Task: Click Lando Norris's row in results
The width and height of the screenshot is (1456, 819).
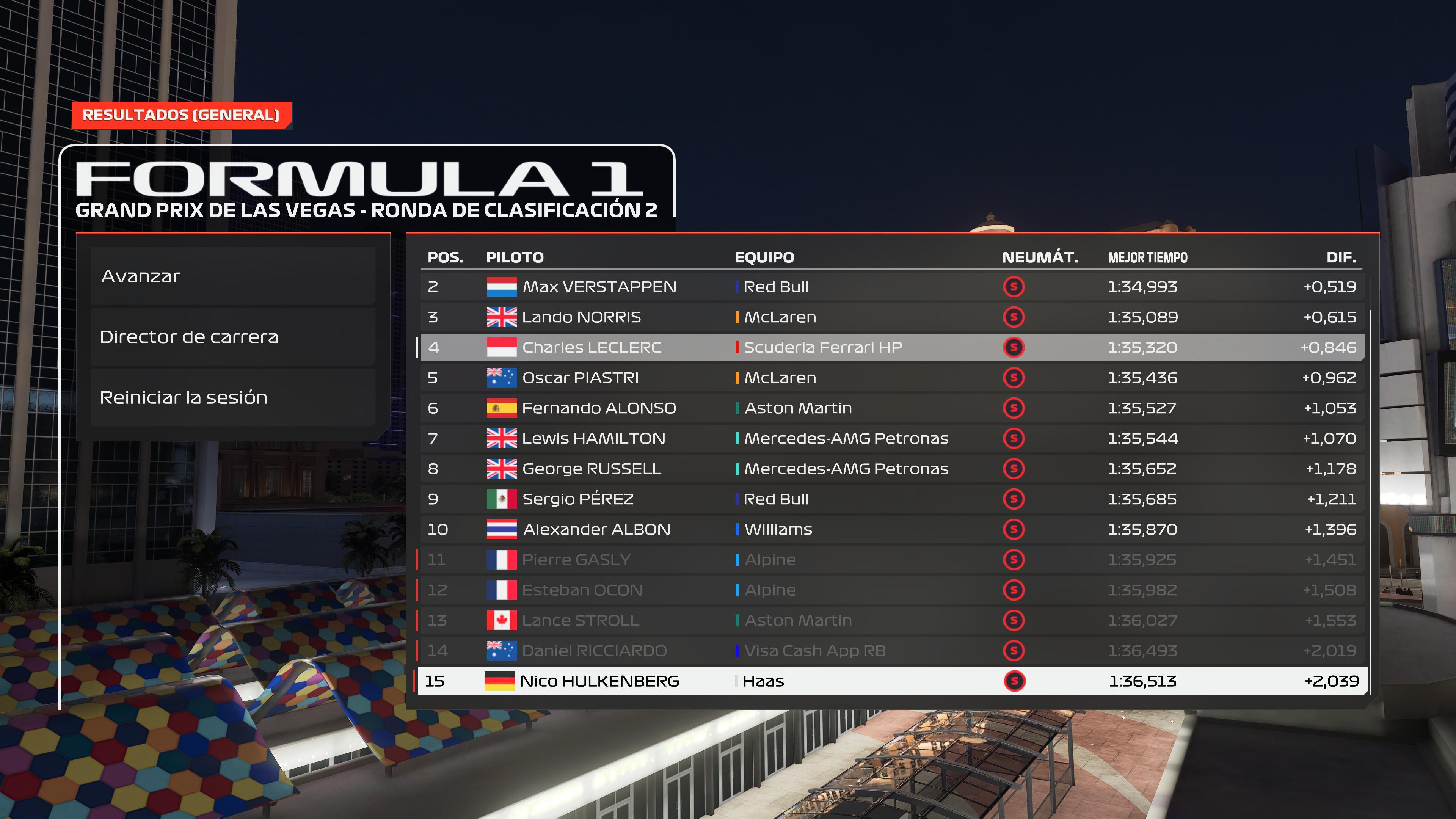Action: pyautogui.click(x=892, y=317)
